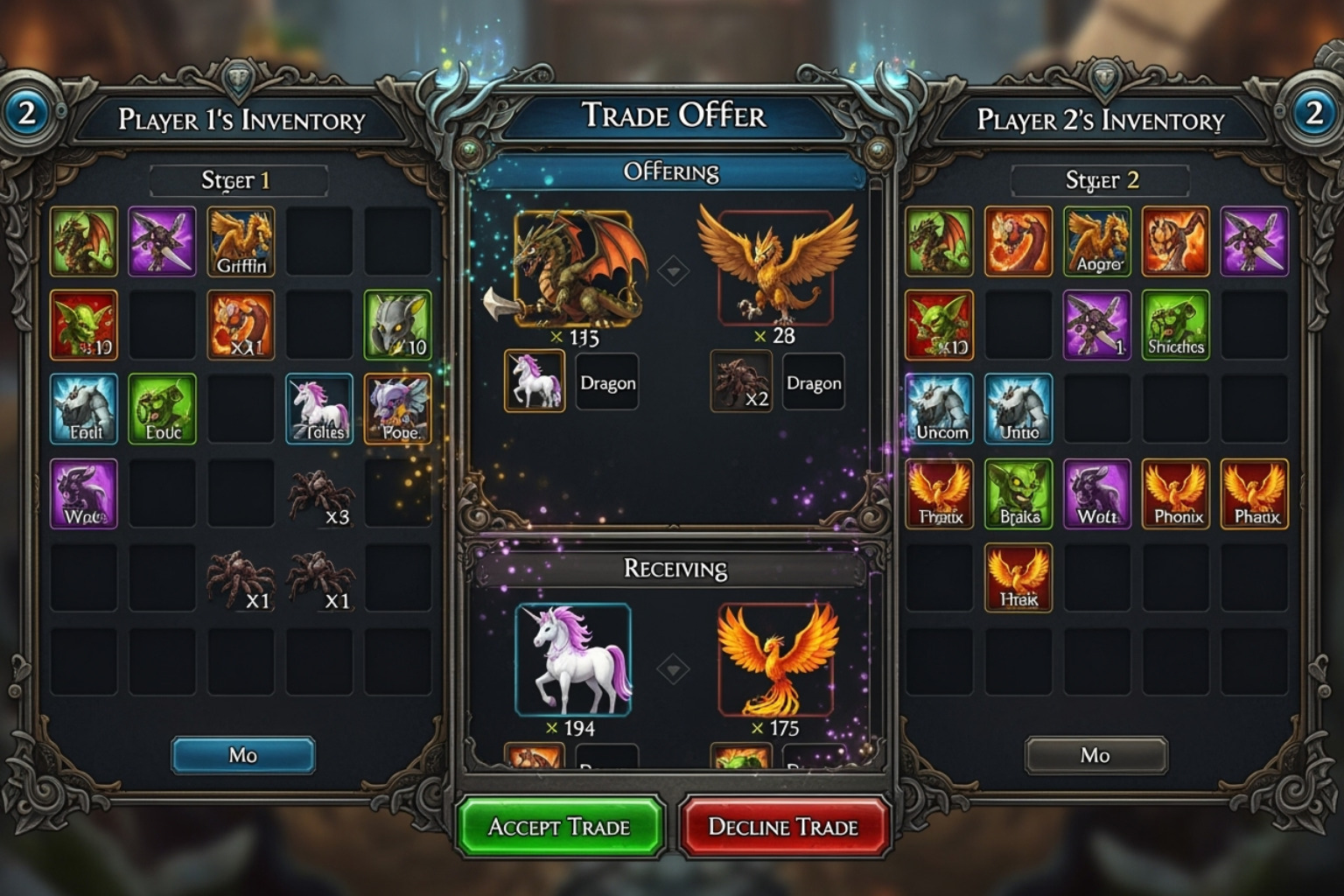Click the small unicorn icon under the offered dragon
This screenshot has height=896, width=1344.
pos(535,381)
